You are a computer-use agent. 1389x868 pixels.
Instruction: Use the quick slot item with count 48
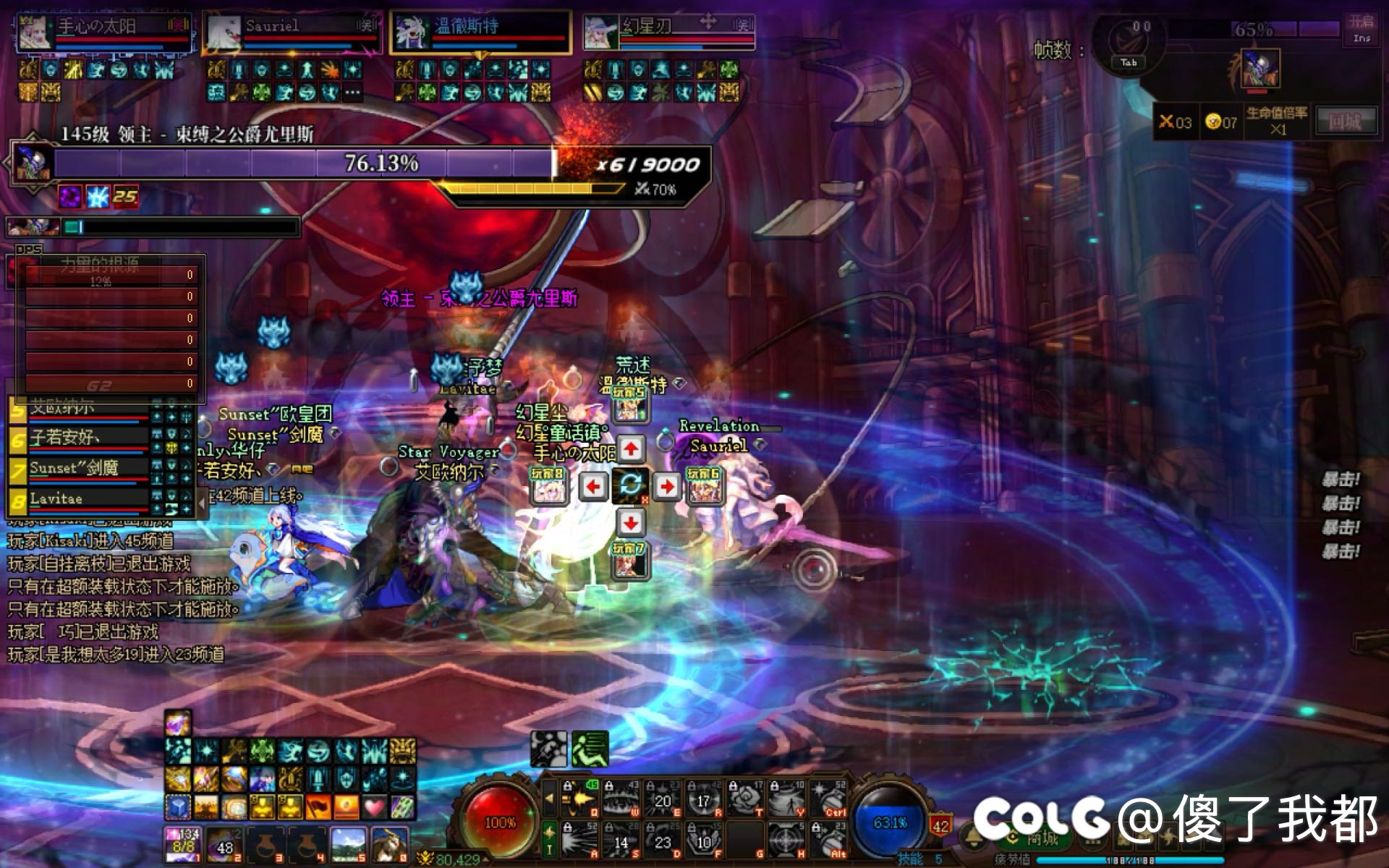click(224, 844)
